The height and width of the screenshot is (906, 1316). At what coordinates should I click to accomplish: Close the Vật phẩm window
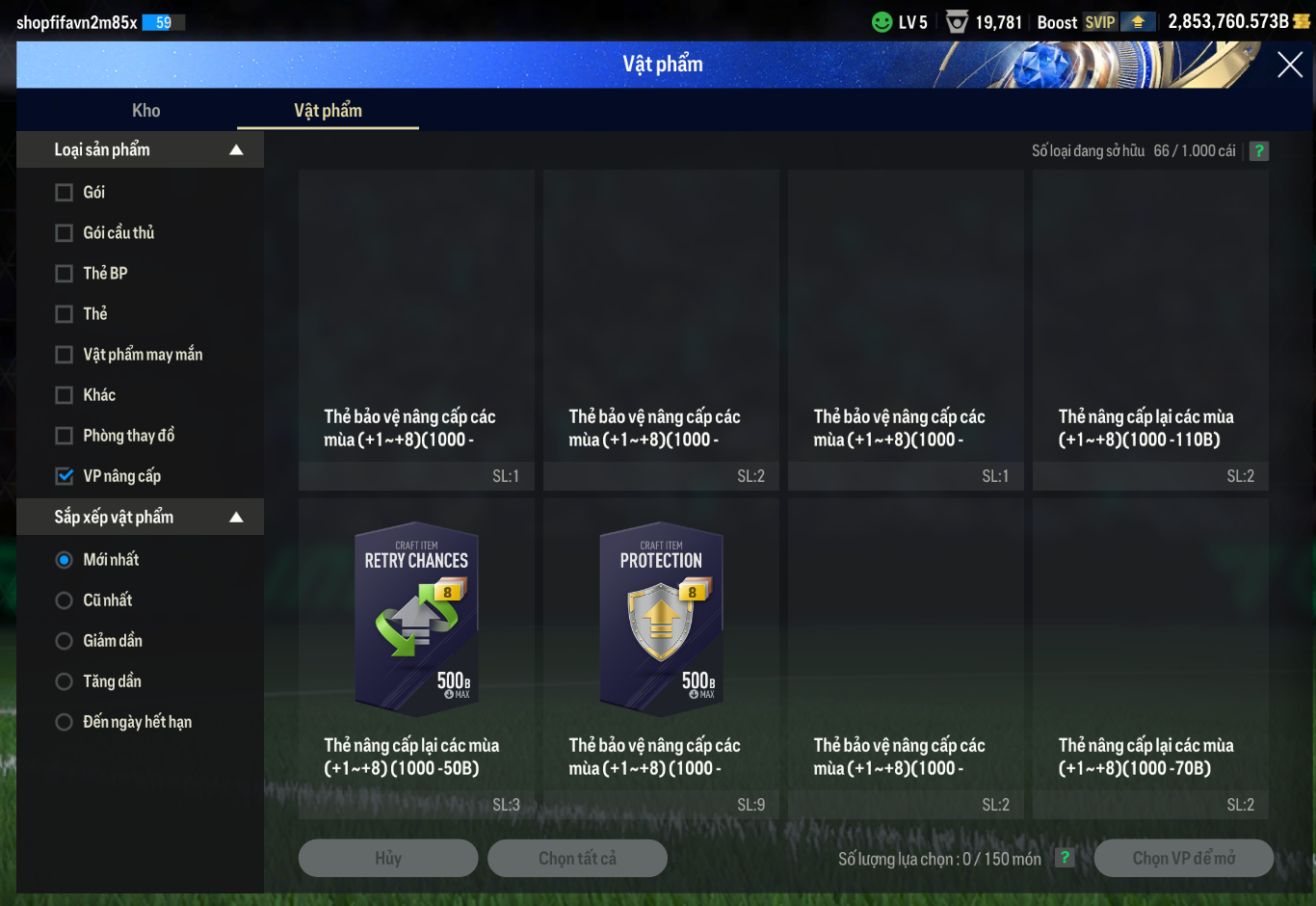pyautogui.click(x=1289, y=65)
